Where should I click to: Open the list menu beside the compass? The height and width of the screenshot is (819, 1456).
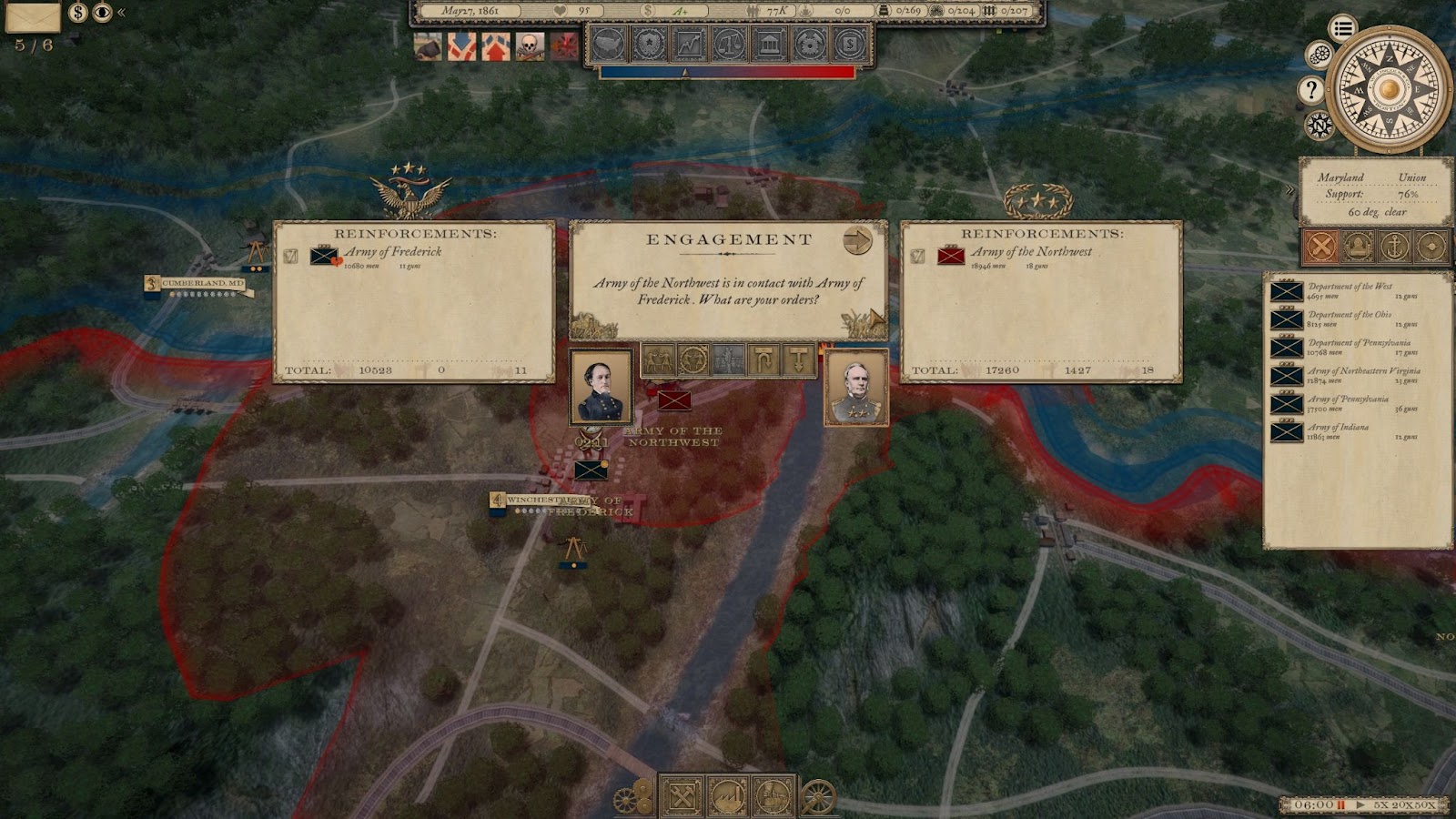(1342, 28)
